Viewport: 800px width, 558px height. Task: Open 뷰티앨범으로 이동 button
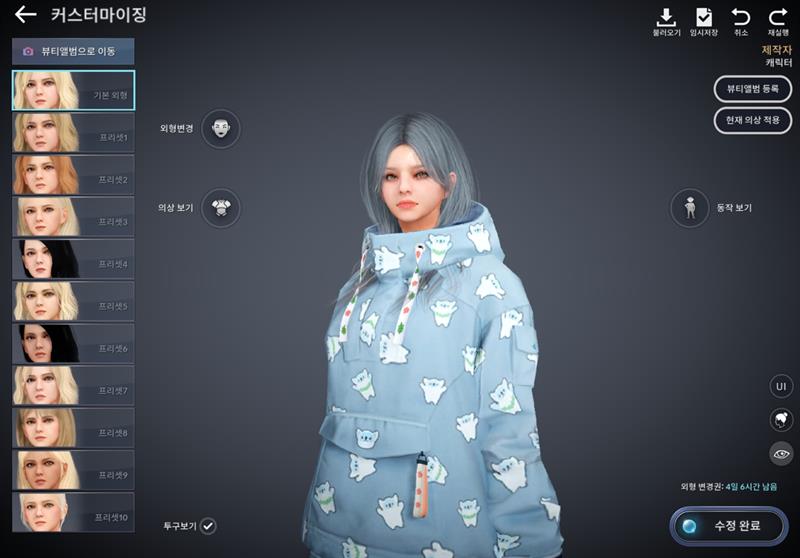point(73,51)
